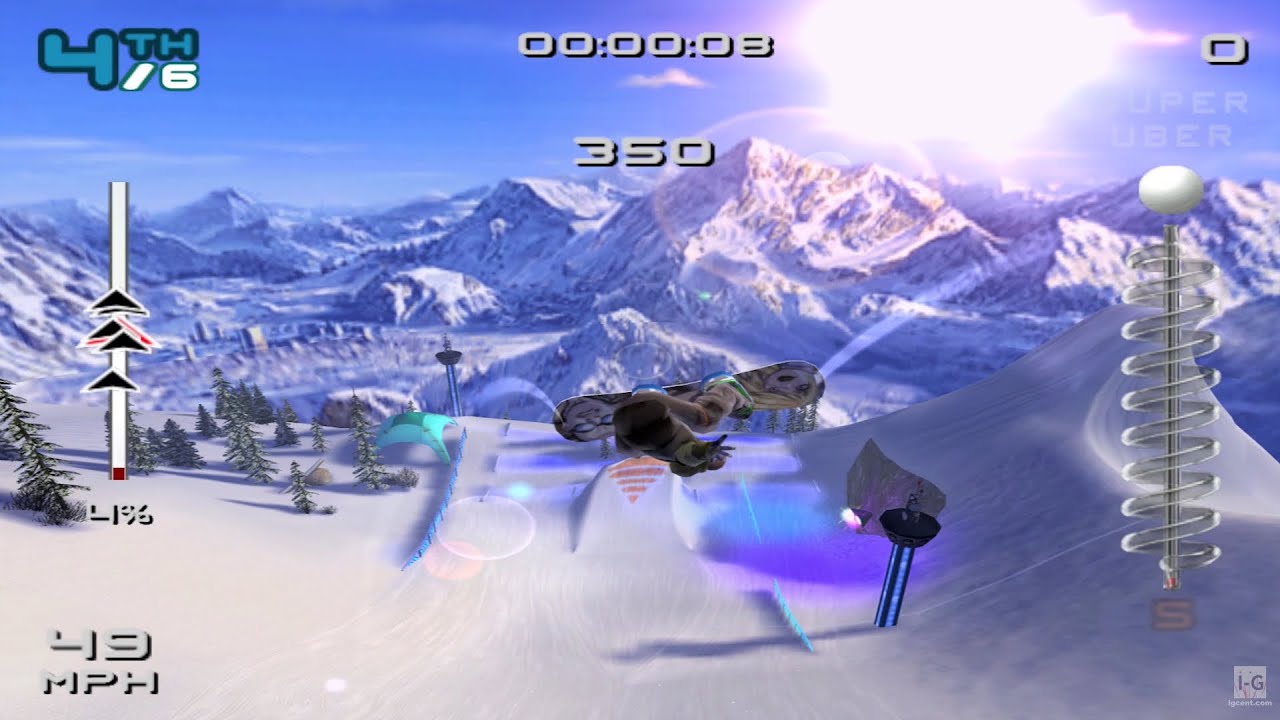Click the 350 trick score popup

click(645, 150)
